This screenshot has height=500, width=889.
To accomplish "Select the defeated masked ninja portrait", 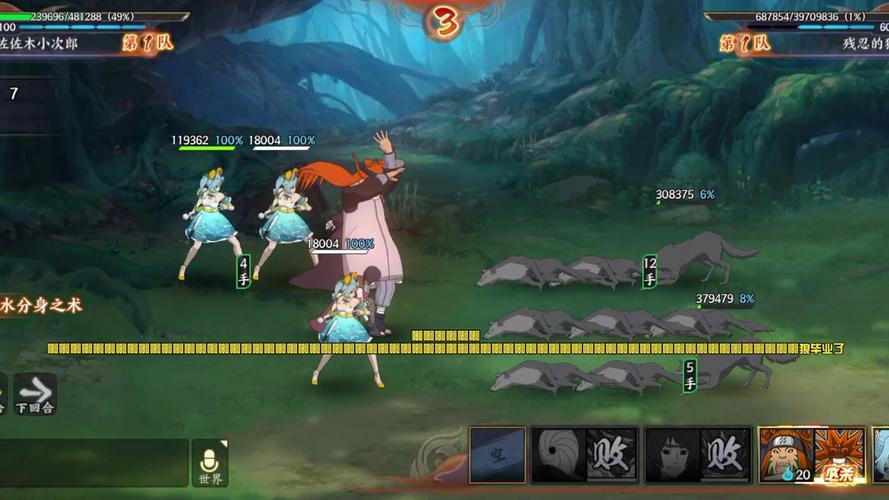I will [558, 456].
